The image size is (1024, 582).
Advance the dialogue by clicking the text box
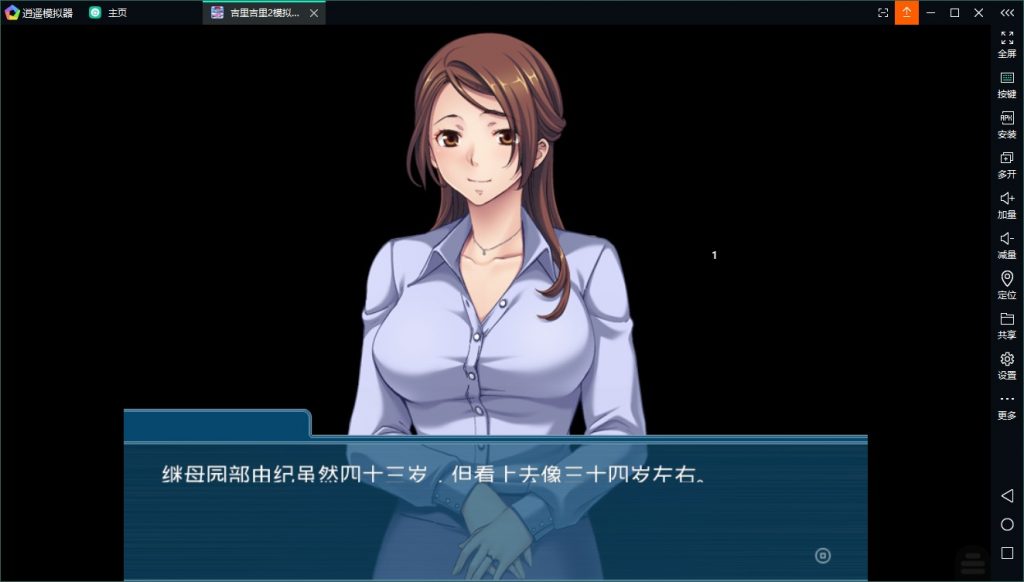[x=495, y=508]
